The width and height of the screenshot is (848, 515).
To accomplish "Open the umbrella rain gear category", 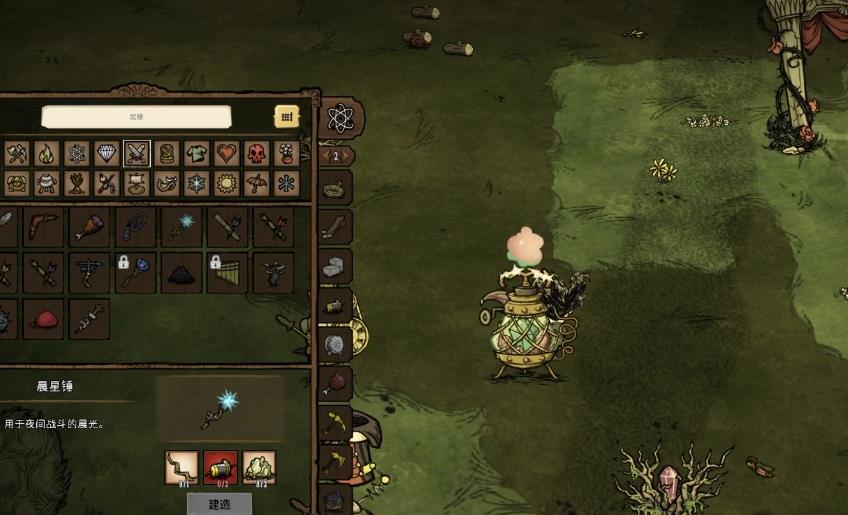I will click(x=256, y=184).
